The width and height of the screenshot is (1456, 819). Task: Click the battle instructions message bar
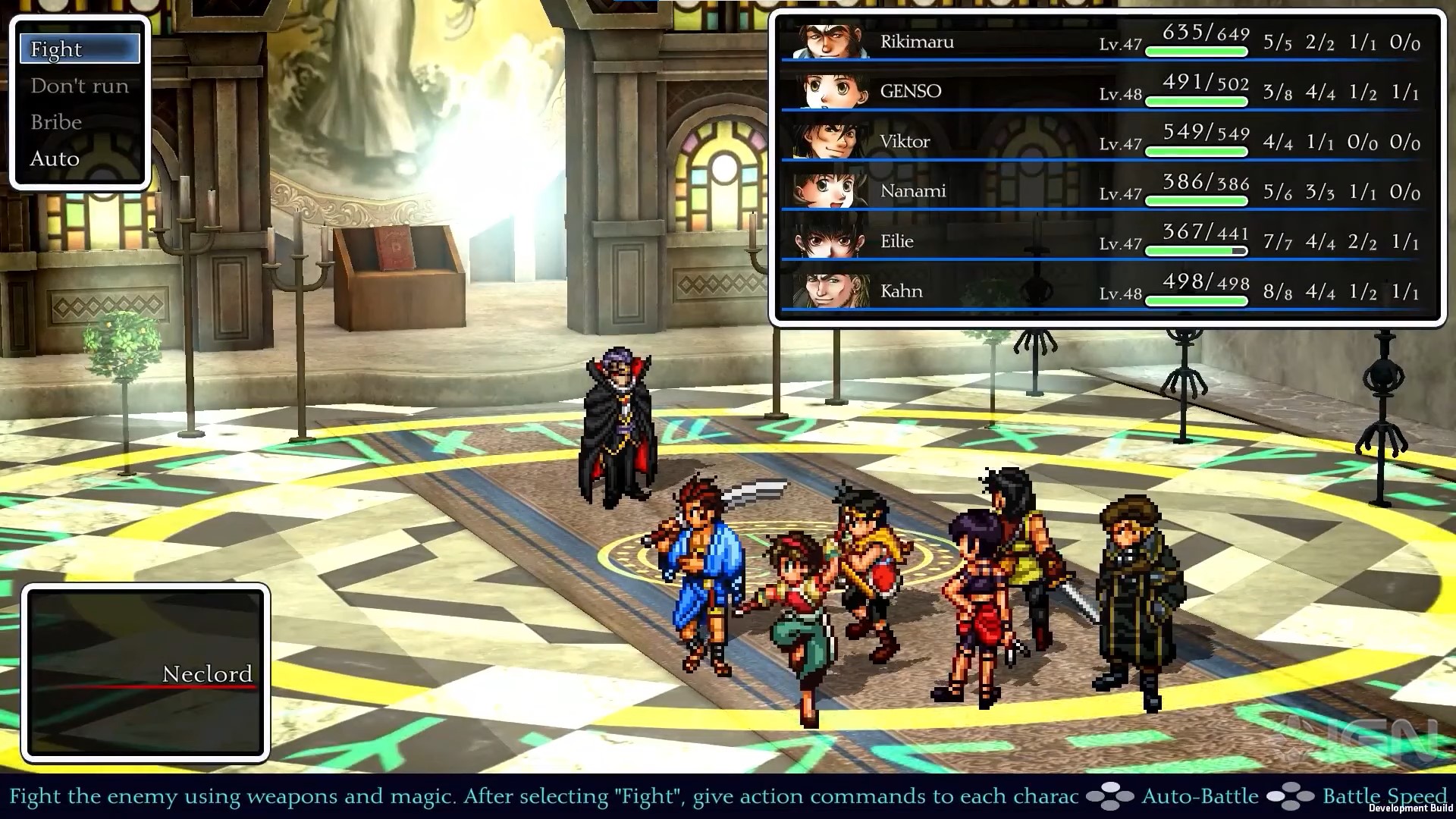point(531,796)
